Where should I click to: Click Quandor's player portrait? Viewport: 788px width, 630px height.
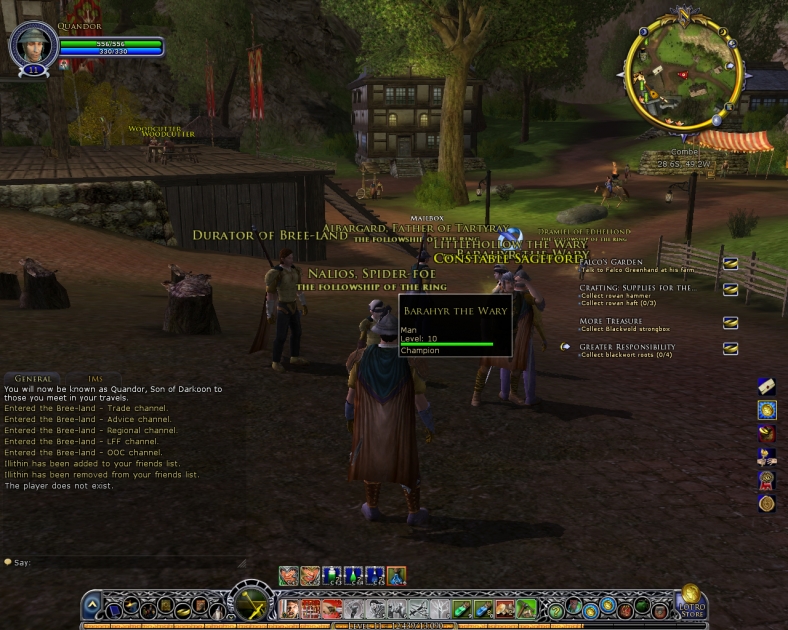[x=33, y=45]
